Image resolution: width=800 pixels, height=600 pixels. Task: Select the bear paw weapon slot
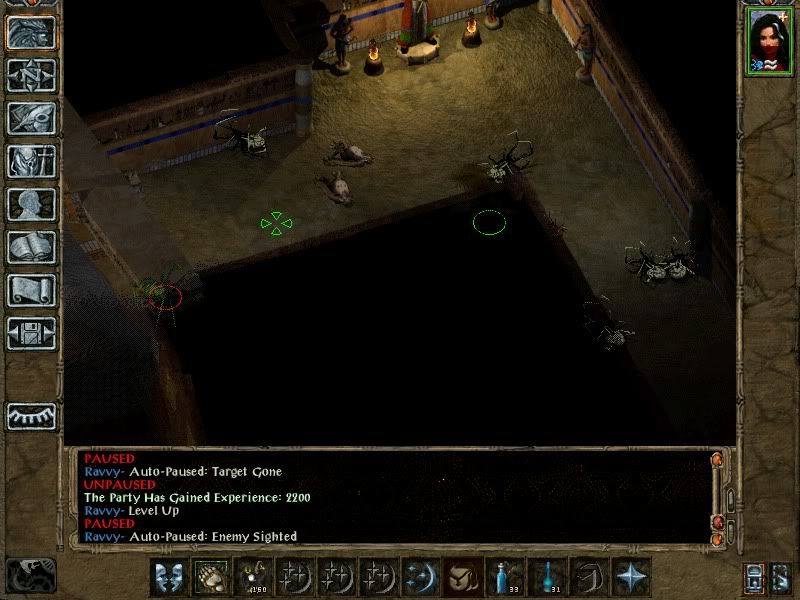pyautogui.click(x=209, y=577)
